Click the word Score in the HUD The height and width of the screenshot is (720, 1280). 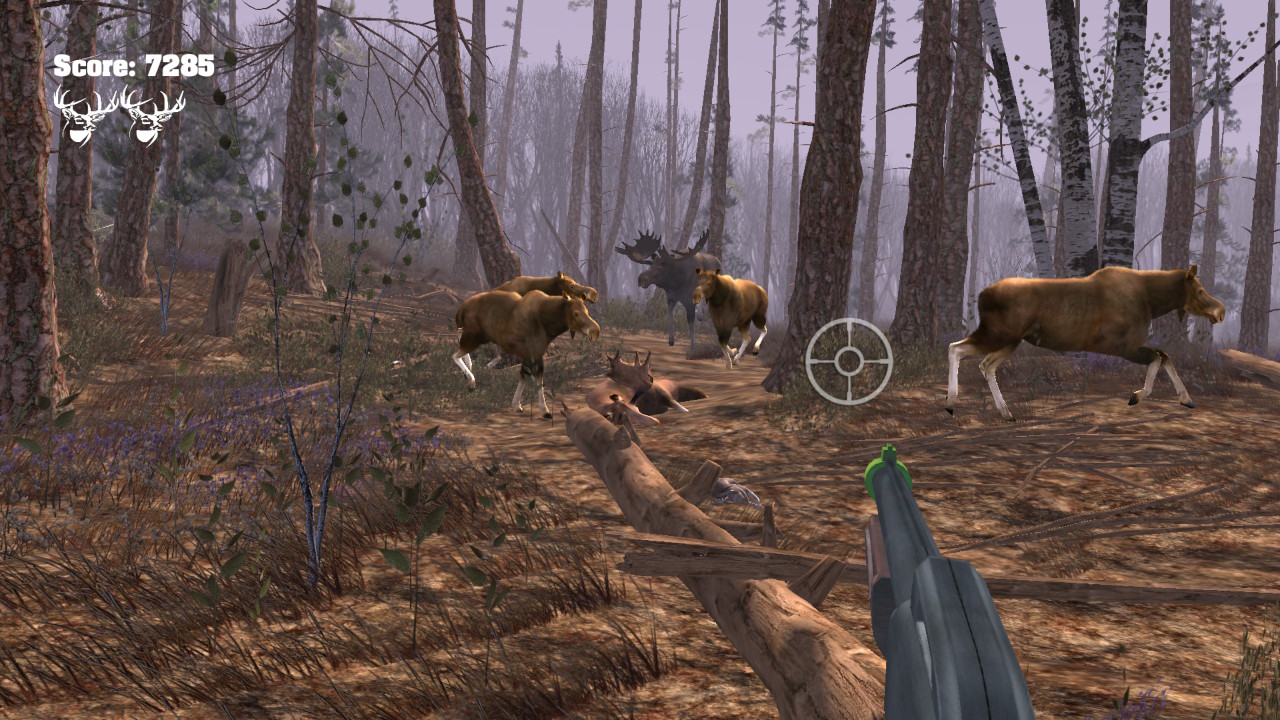[x=92, y=67]
